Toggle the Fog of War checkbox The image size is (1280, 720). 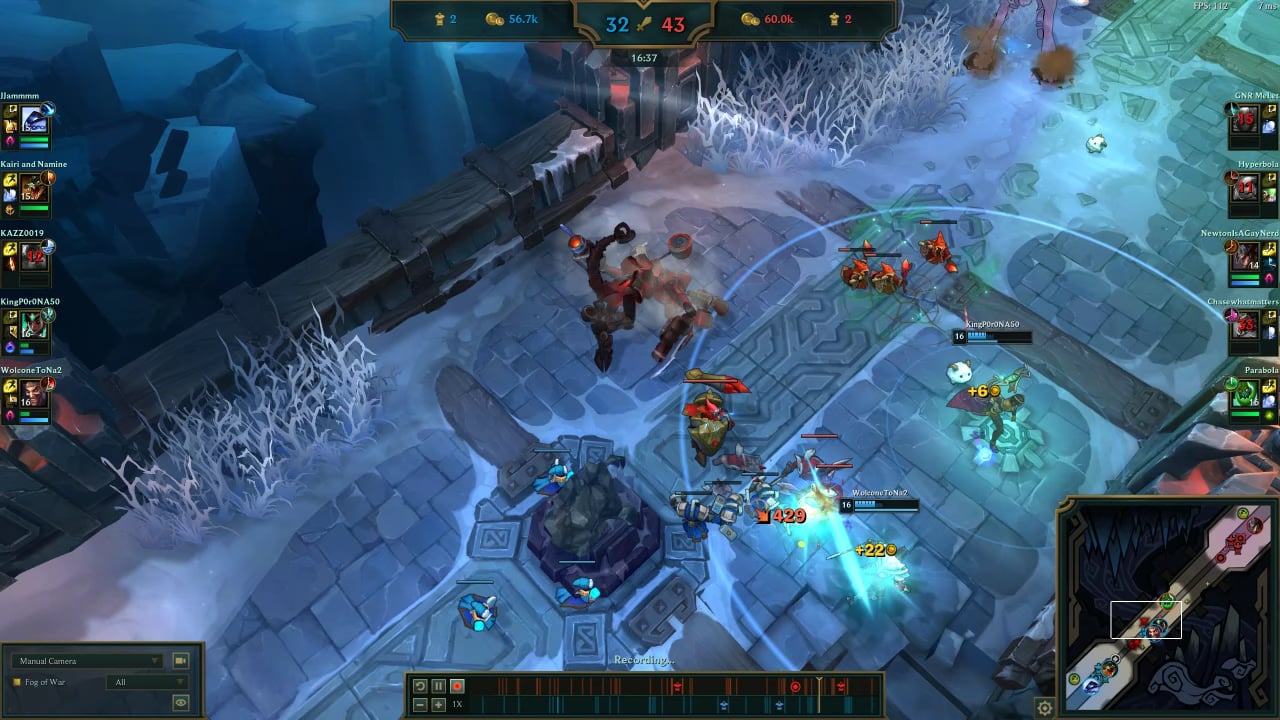(x=17, y=682)
